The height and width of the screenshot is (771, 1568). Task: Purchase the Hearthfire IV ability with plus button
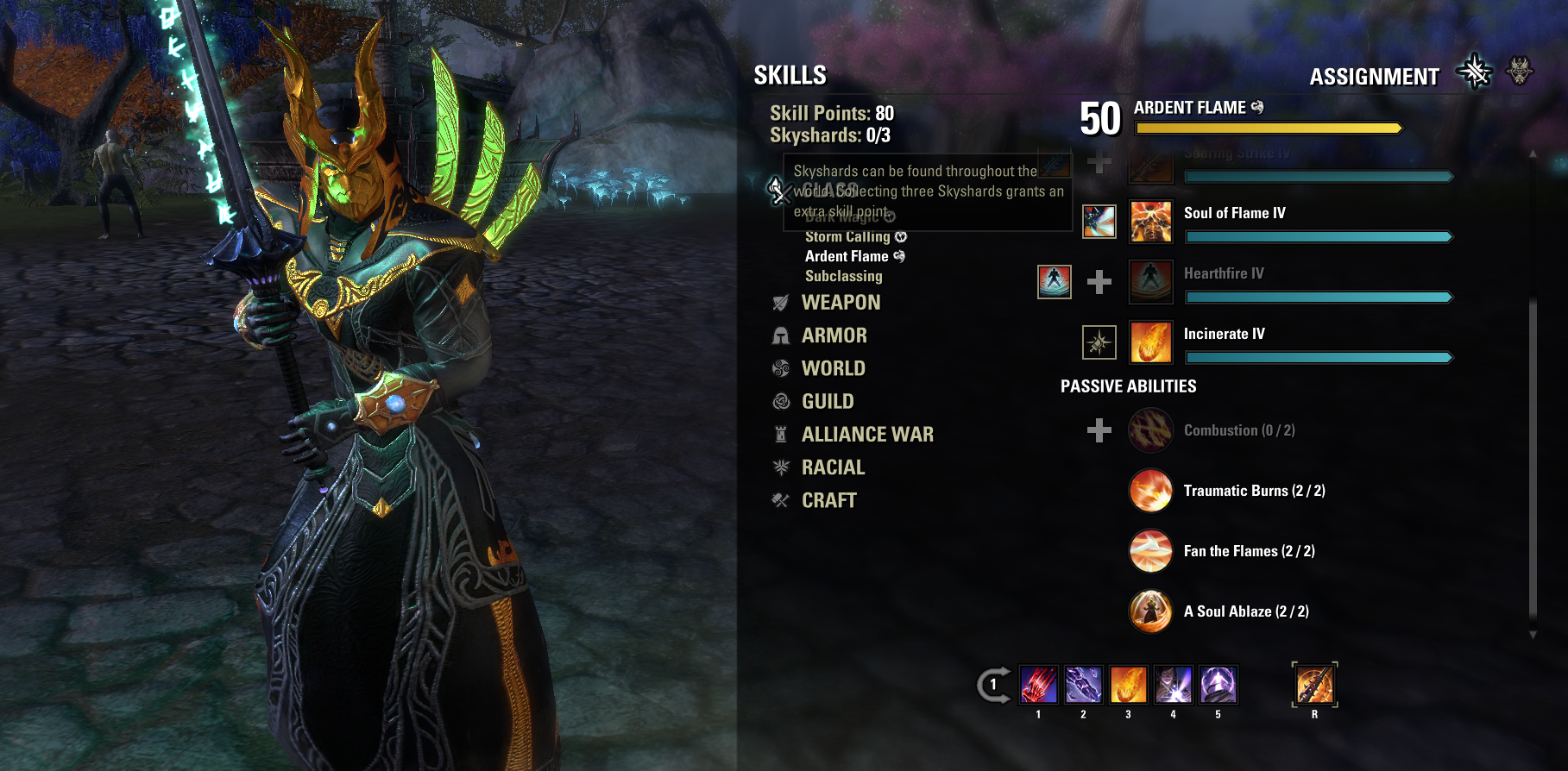[x=1099, y=282]
